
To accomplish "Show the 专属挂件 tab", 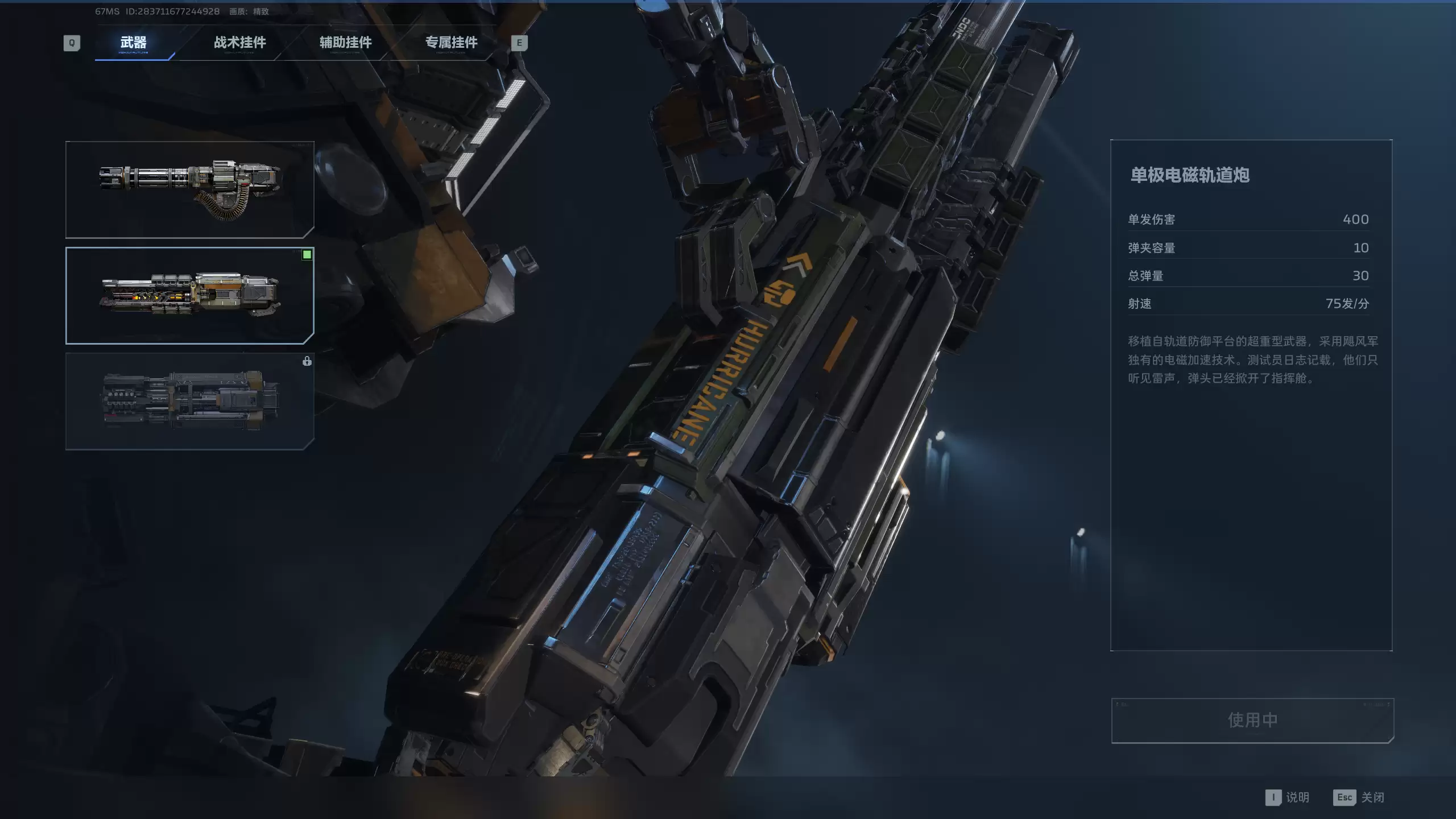I will 451,43.
